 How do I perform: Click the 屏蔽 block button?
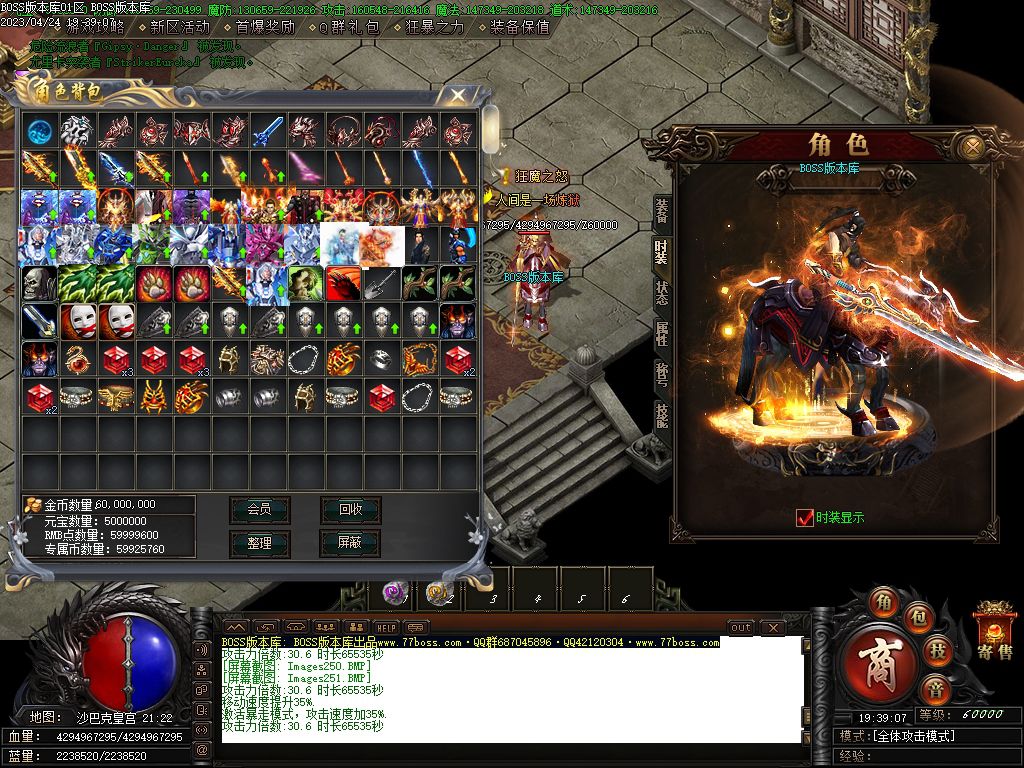350,542
